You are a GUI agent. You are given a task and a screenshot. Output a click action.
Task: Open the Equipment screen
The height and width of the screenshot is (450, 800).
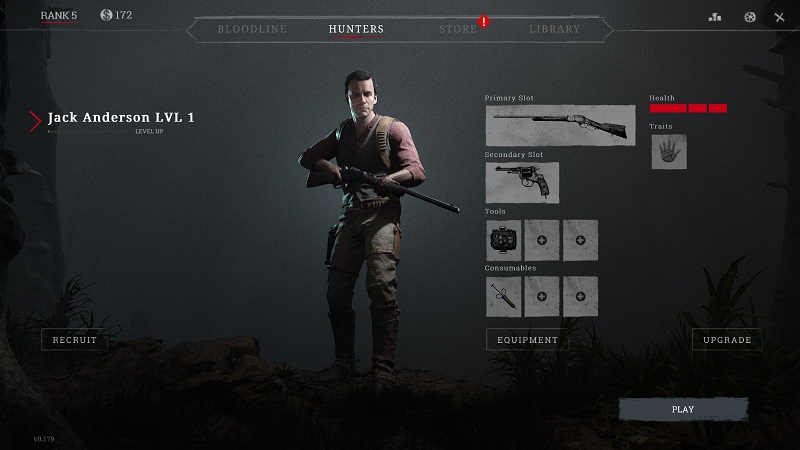527,340
